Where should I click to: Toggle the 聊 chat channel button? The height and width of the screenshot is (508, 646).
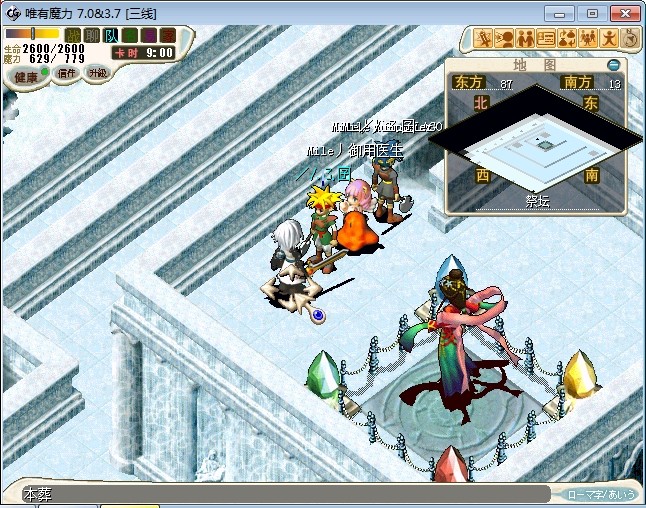click(91, 35)
